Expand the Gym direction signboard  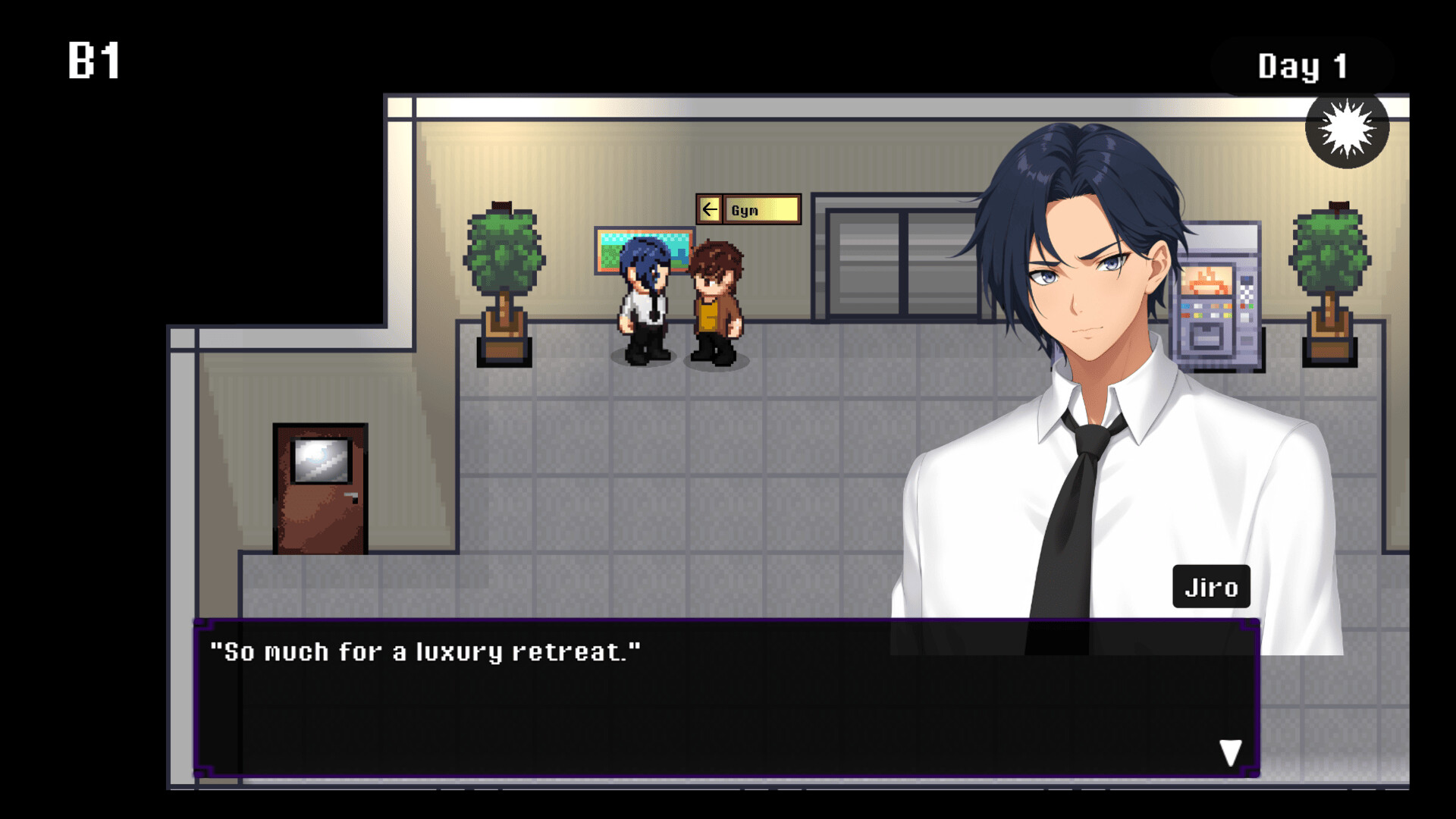point(747,209)
